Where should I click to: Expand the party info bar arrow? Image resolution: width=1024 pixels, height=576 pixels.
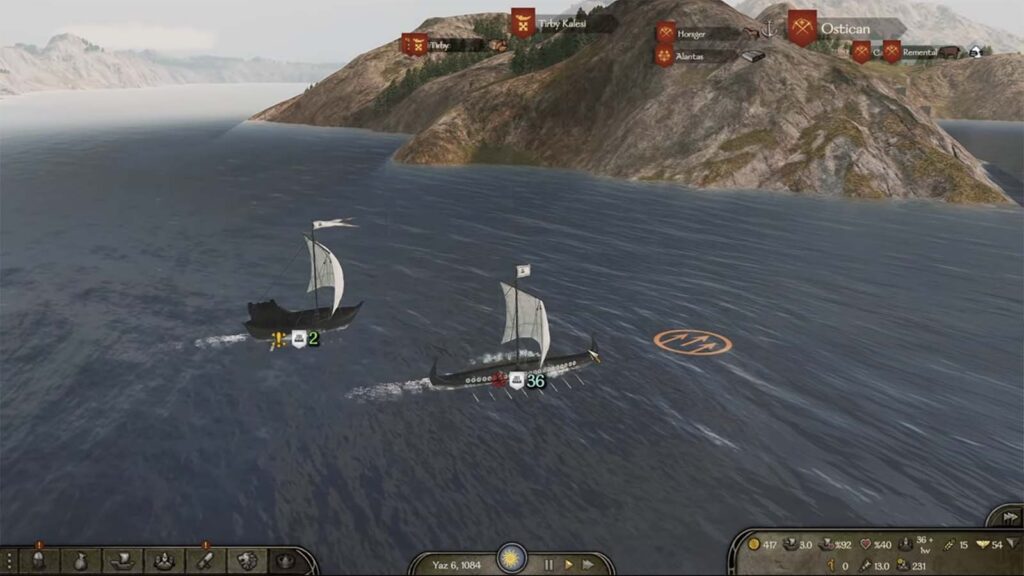click(1012, 545)
